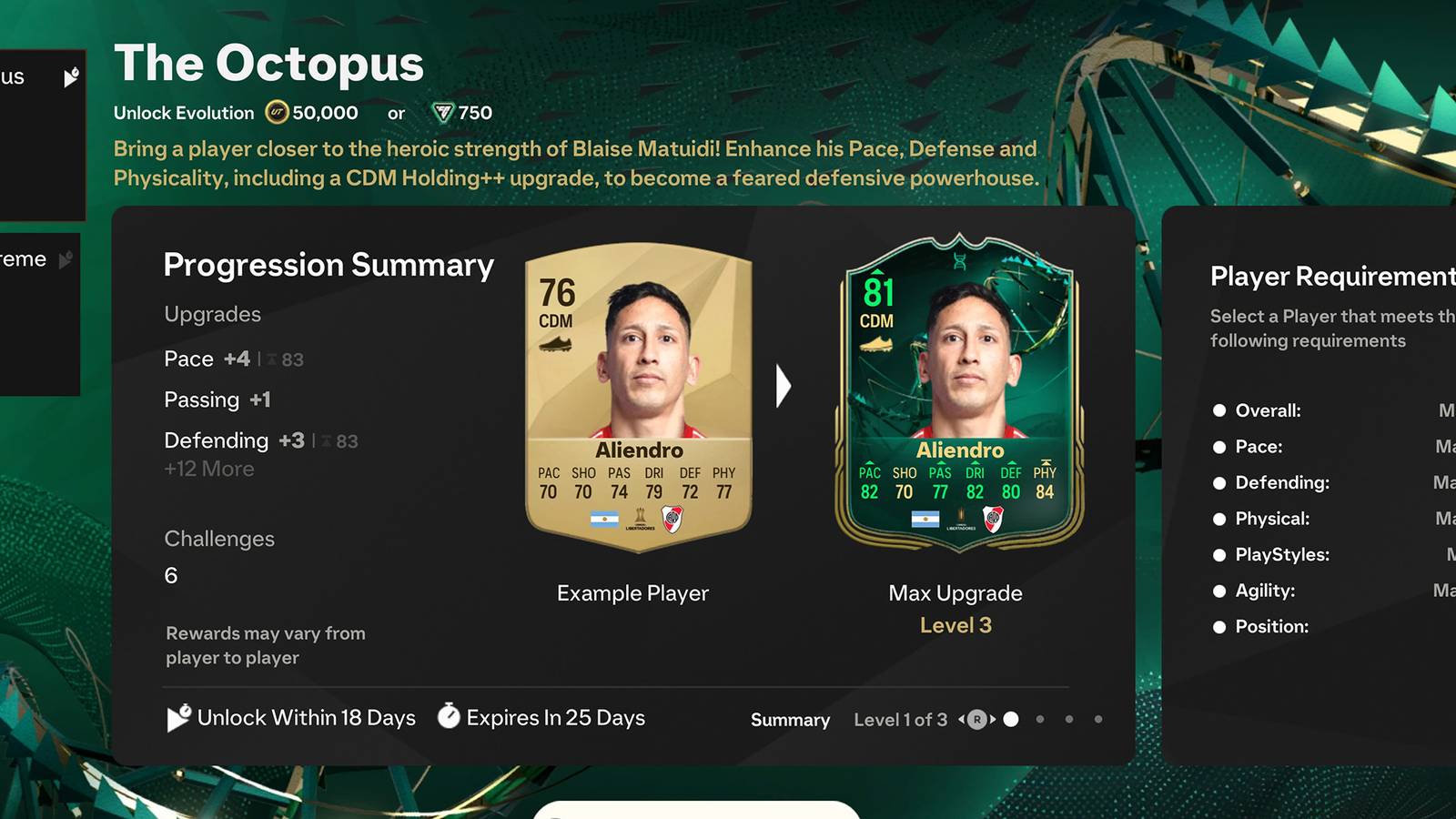The width and height of the screenshot is (1456, 819).
Task: Select the Position requirement bullet
Action: [x=1218, y=626]
